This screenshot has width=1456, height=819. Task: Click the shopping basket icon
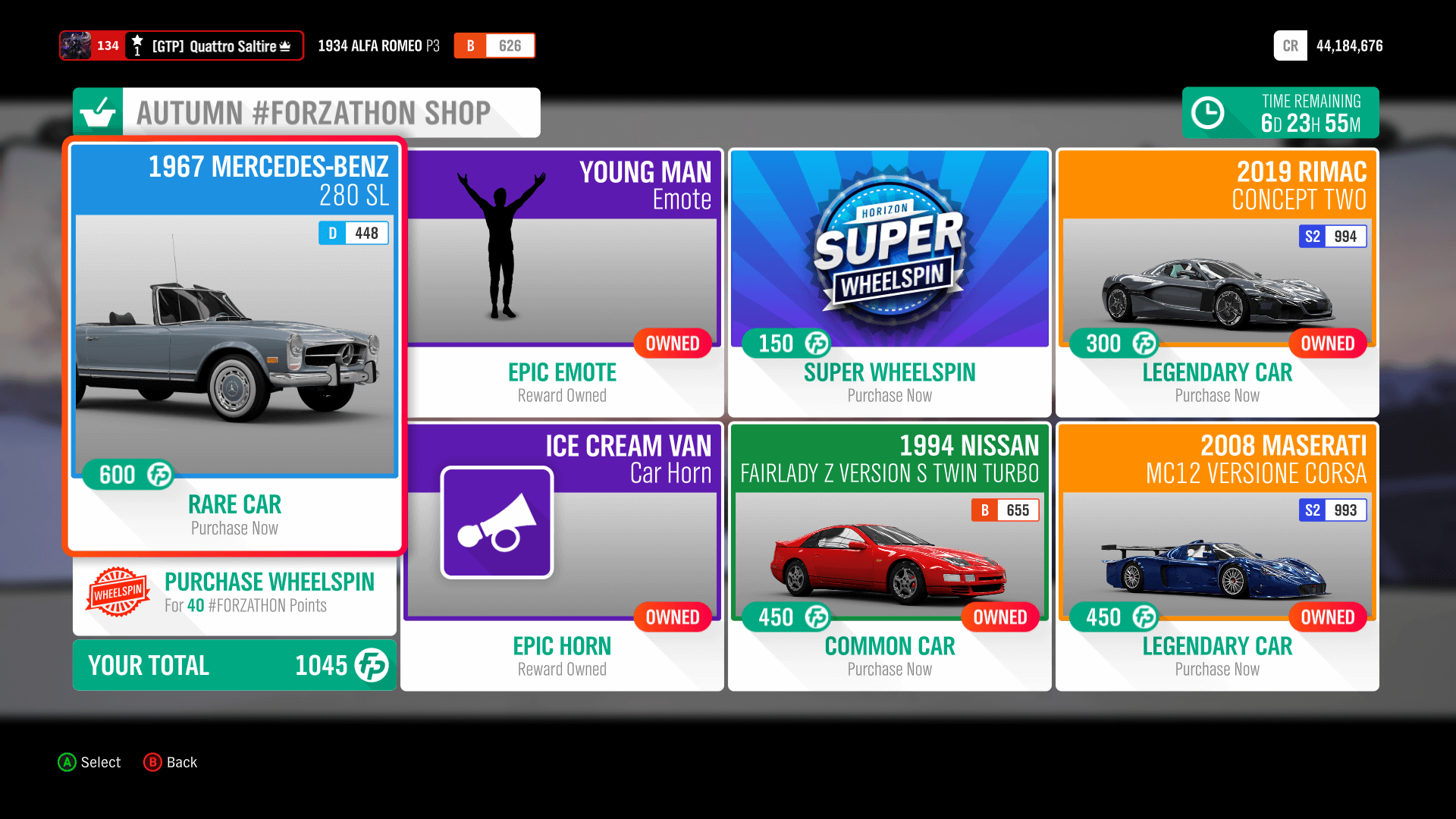click(99, 112)
